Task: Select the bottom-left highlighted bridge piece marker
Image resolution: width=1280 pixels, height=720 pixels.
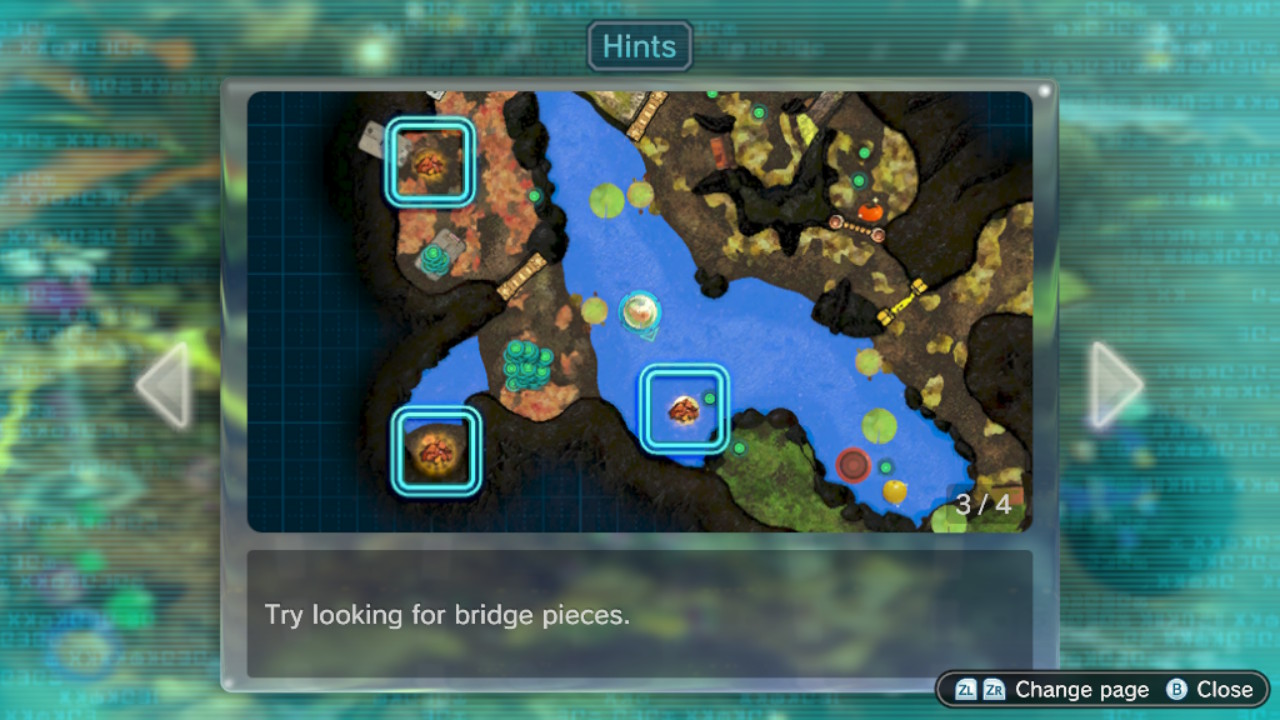Action: tap(436, 451)
